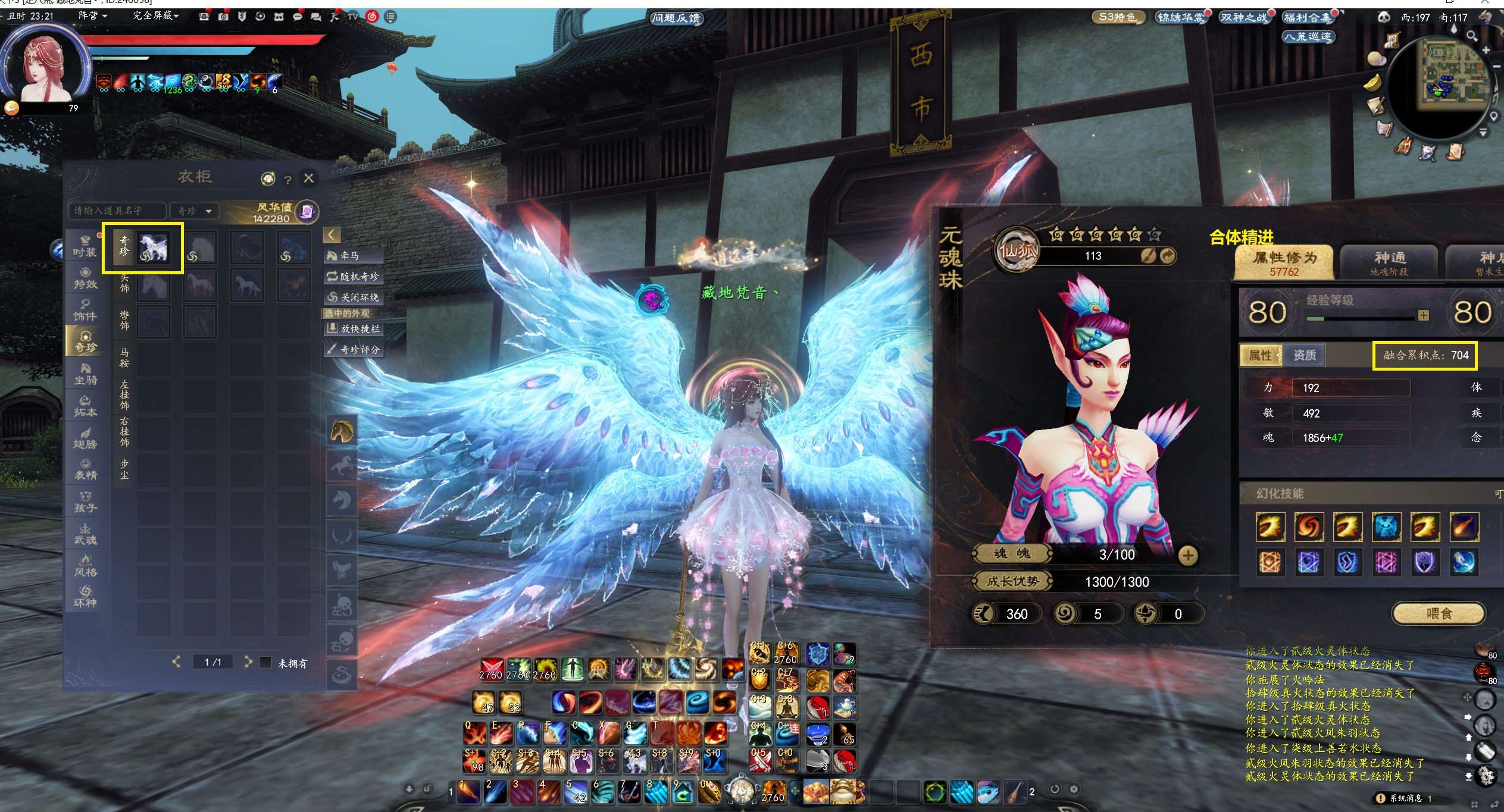1504x812 pixels.
Task: Feed the pet with 喂食 button
Action: pyautogui.click(x=1438, y=613)
